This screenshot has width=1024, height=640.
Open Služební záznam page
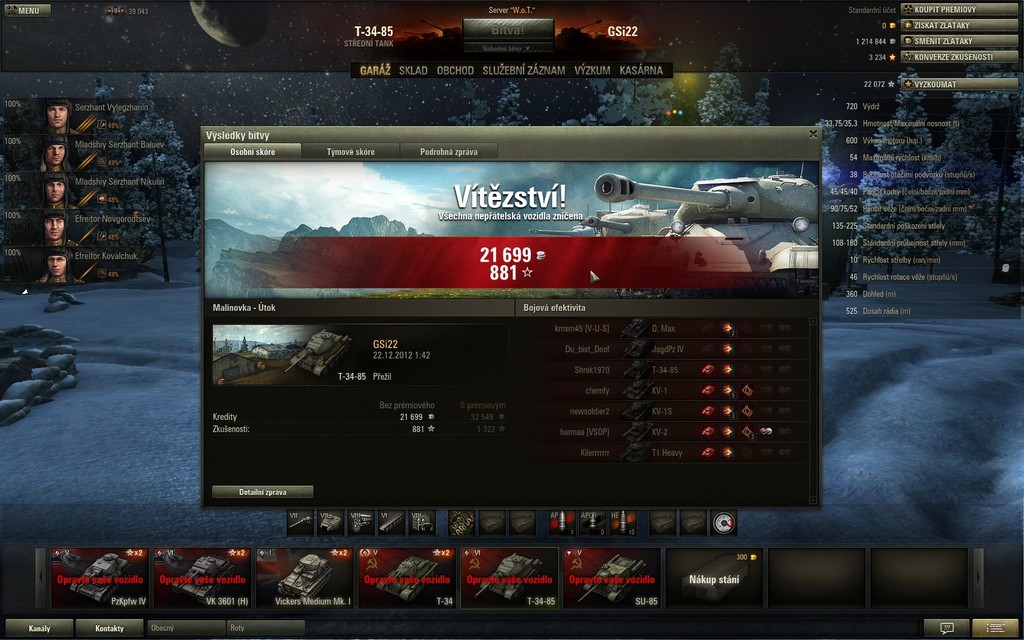[x=523, y=71]
